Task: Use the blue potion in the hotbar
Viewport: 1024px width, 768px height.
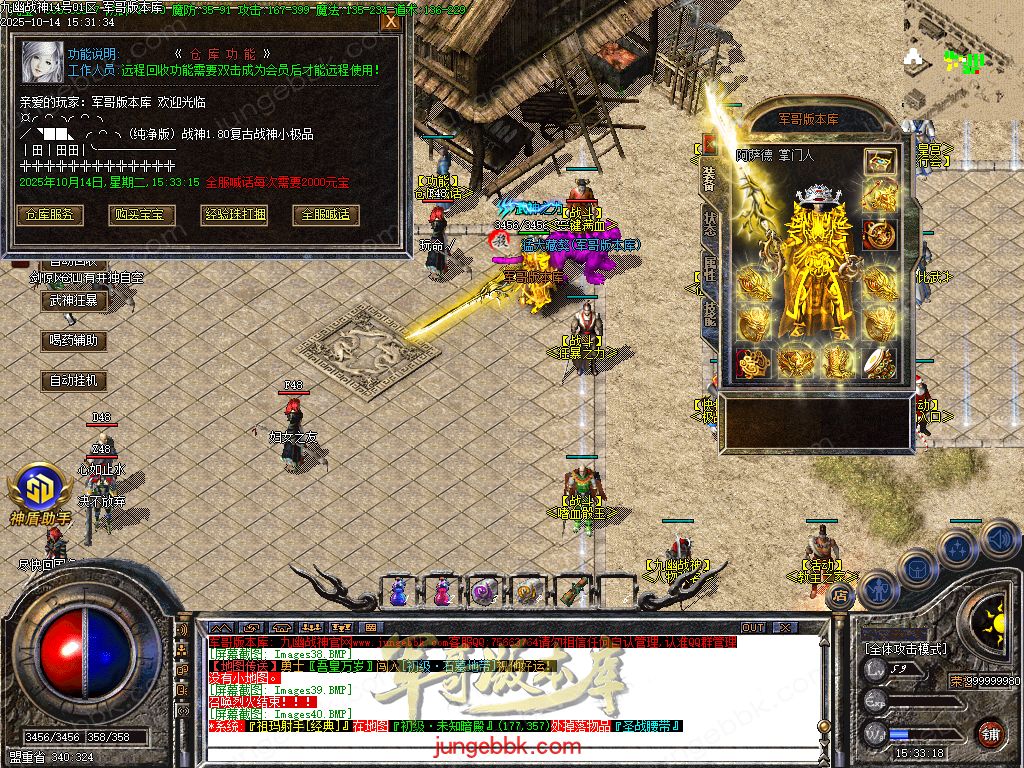Action: tap(399, 592)
